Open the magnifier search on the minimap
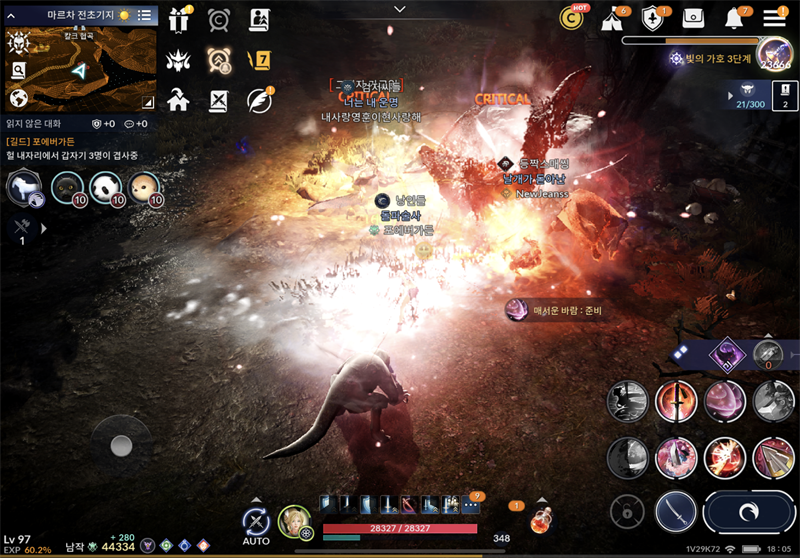800x558 pixels. coord(18,70)
